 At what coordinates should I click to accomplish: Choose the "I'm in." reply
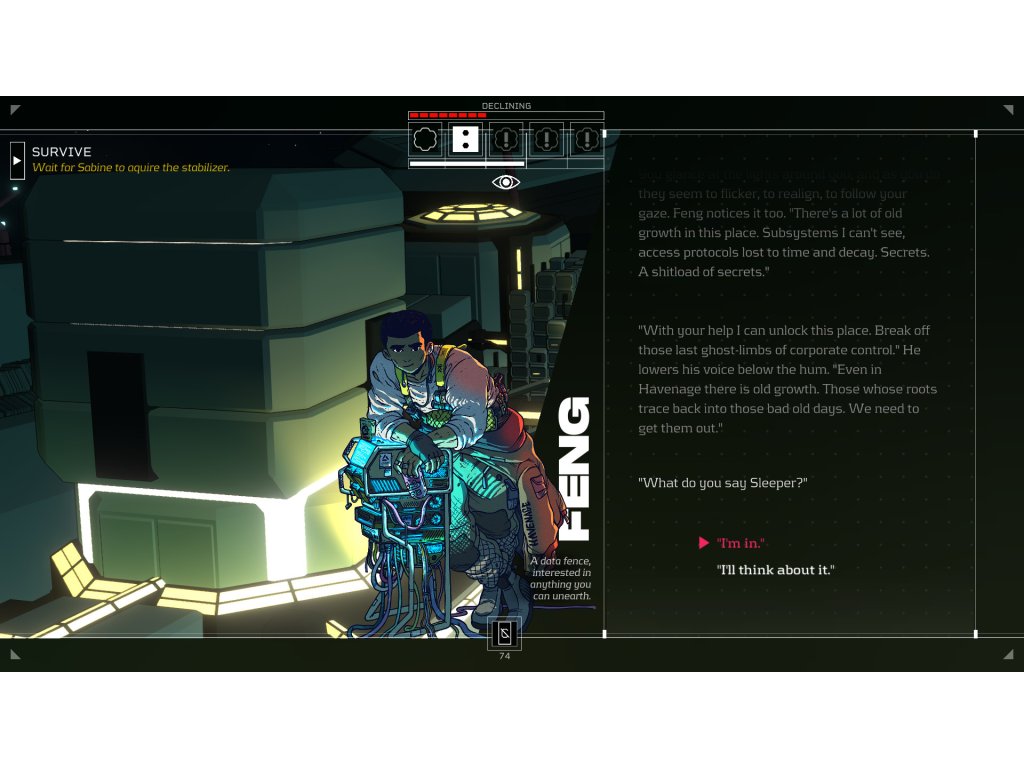(x=740, y=543)
